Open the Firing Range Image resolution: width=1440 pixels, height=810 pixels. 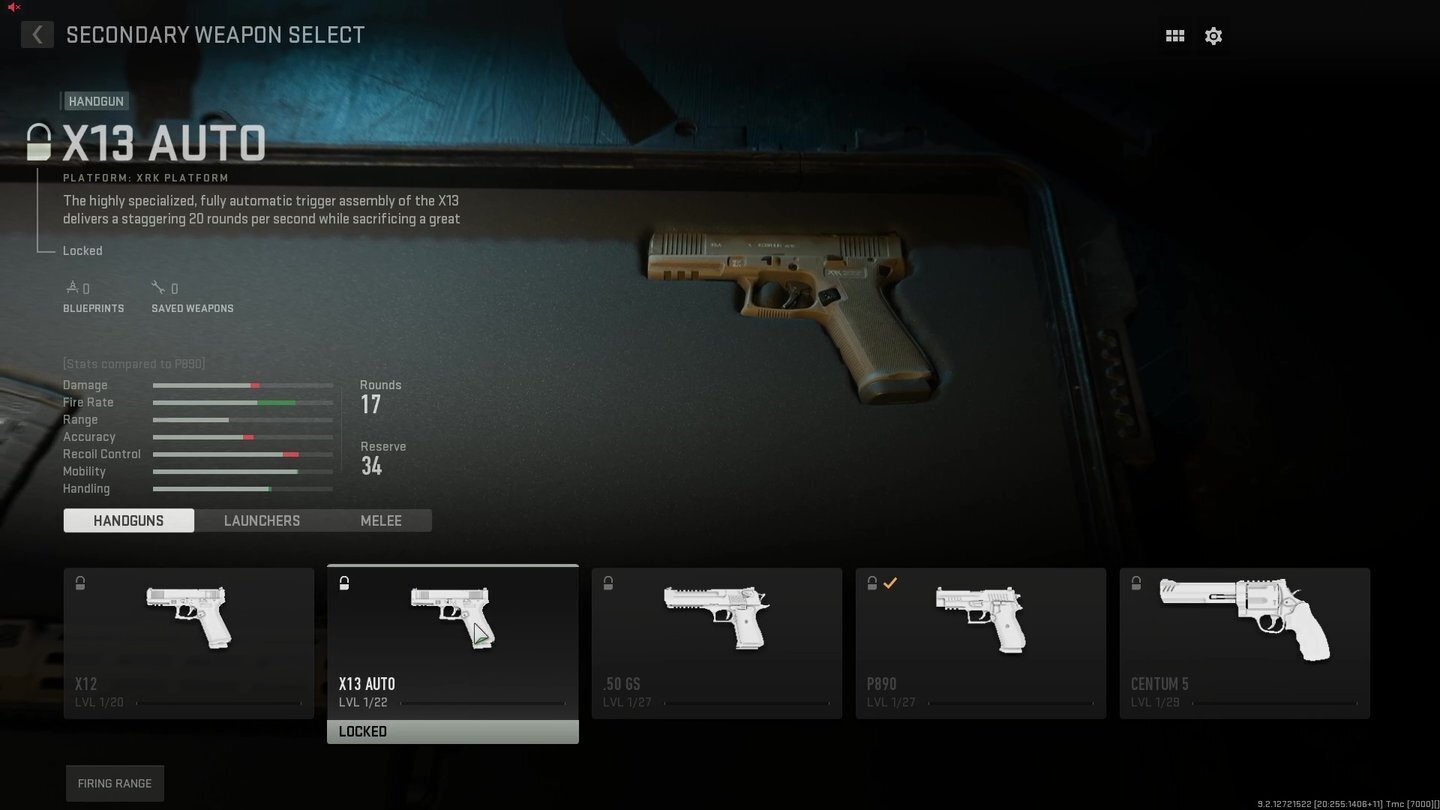(115, 783)
